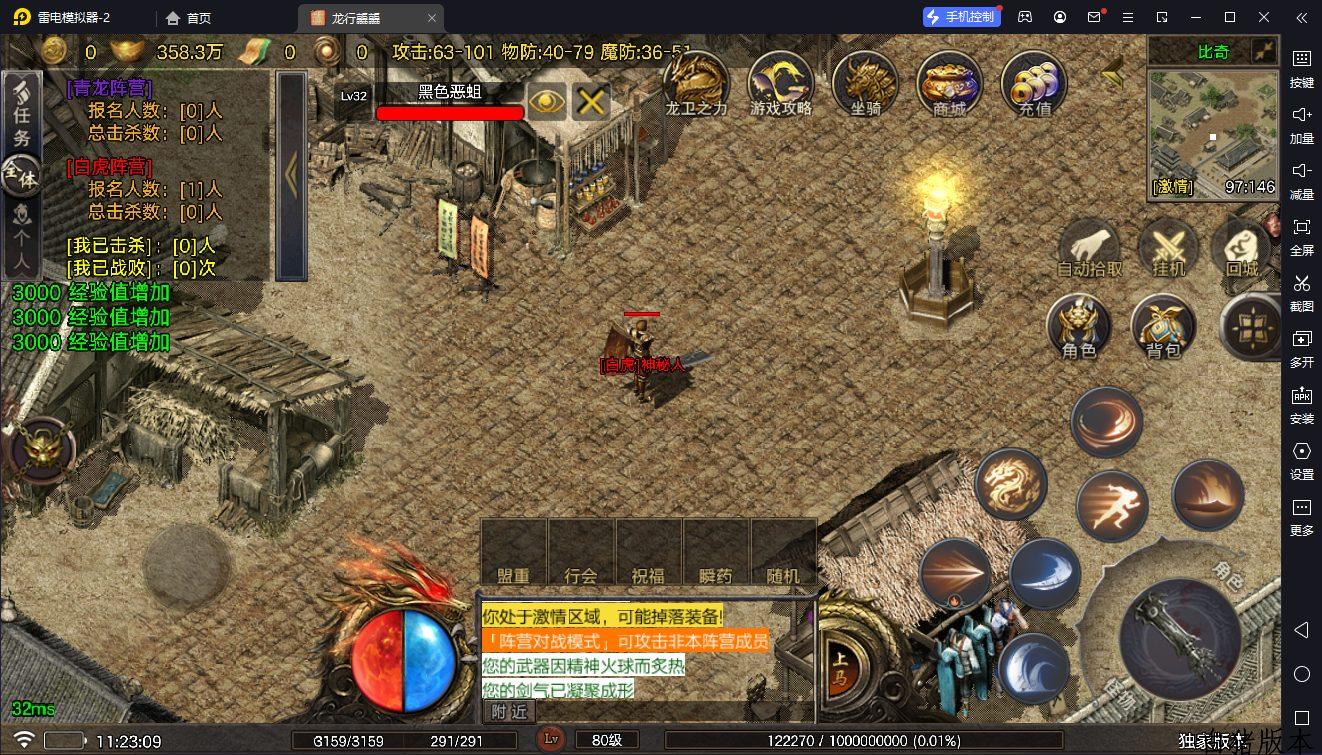1322x755 pixels.
Task: Activate 挂机 auto-battle button
Action: (x=1168, y=248)
